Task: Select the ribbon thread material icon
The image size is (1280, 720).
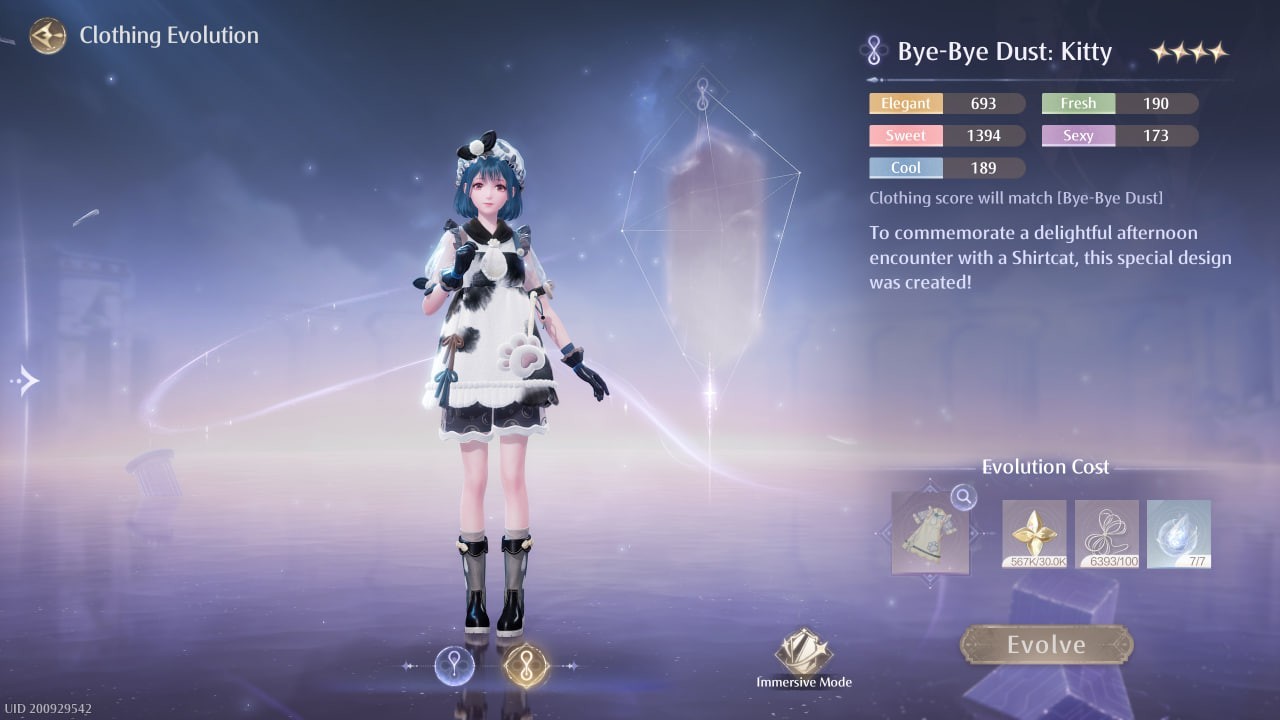Action: pyautogui.click(x=1106, y=533)
